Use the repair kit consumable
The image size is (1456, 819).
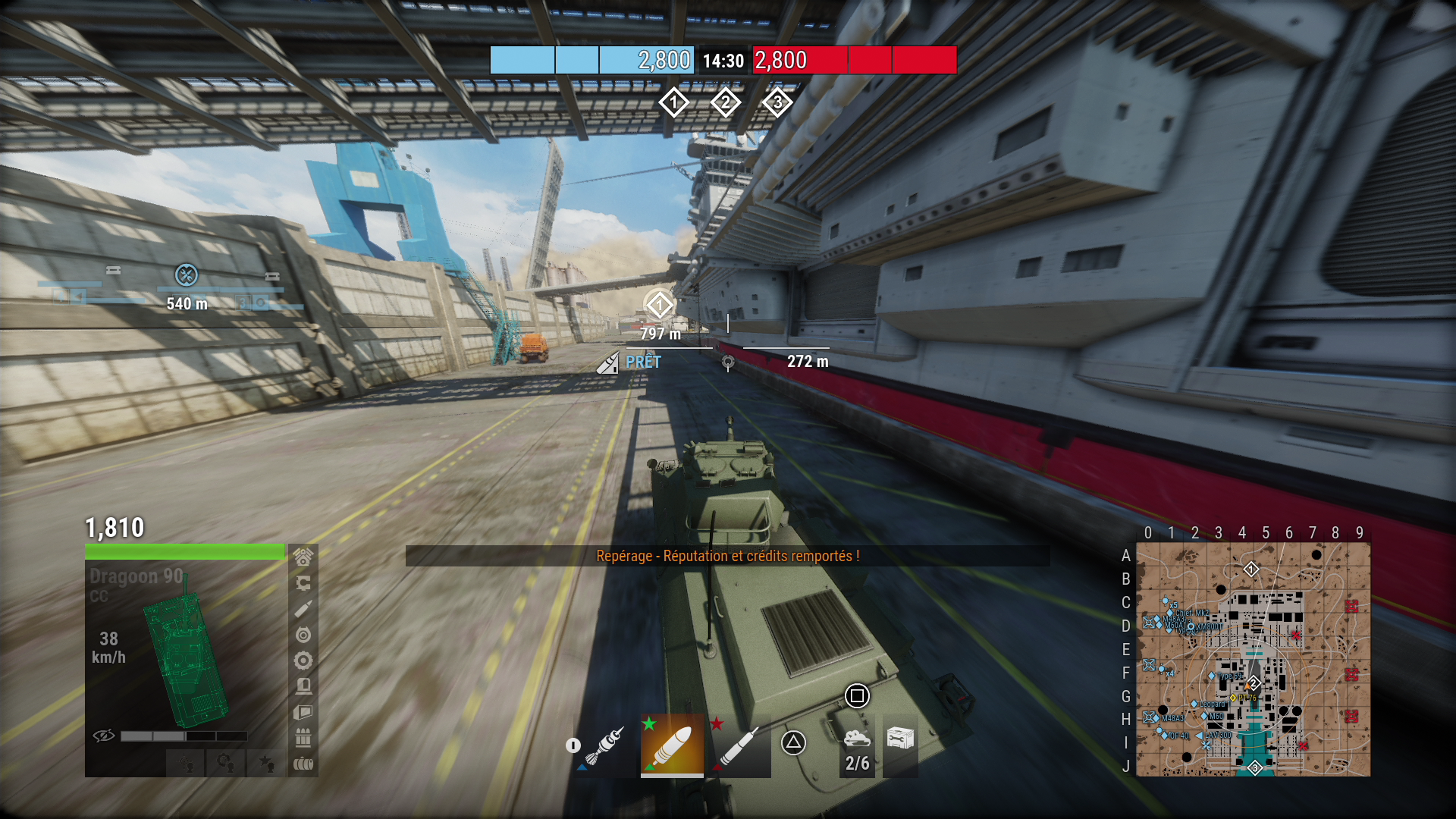coord(900,739)
